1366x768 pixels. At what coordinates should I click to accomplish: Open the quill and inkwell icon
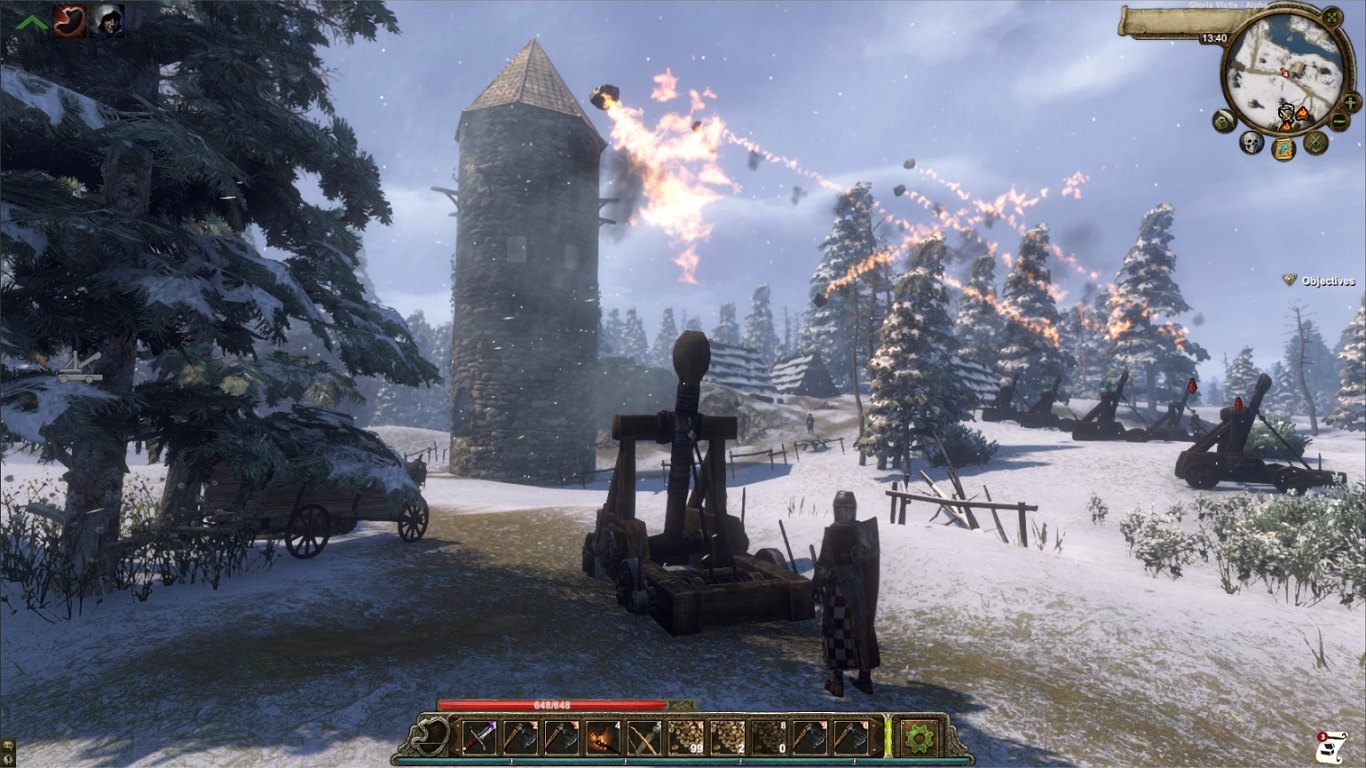pyautogui.click(x=1224, y=121)
